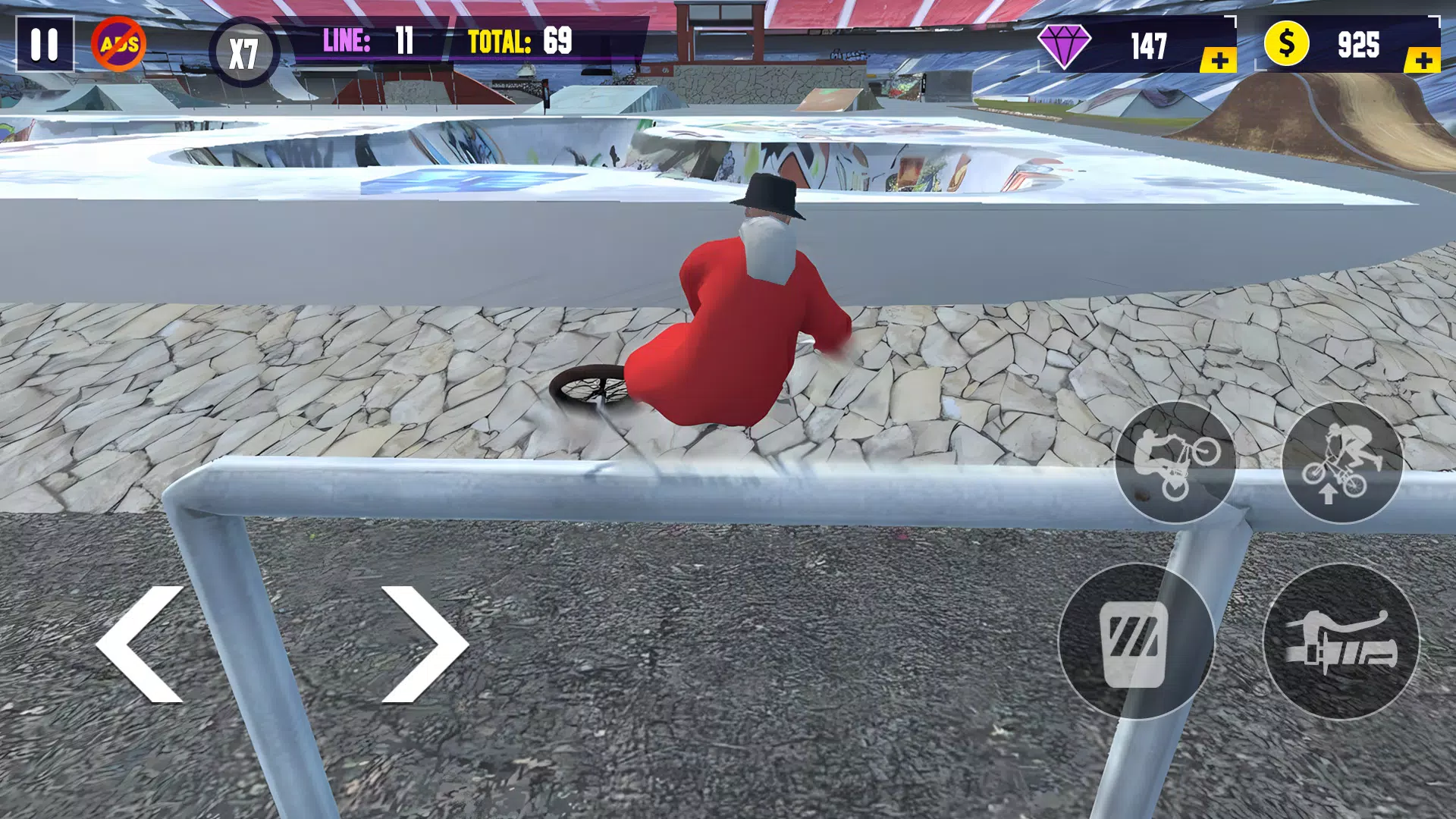Screen dimensions: 1456x819
Task: Tap the purple diamond gem icon
Action: click(1064, 47)
